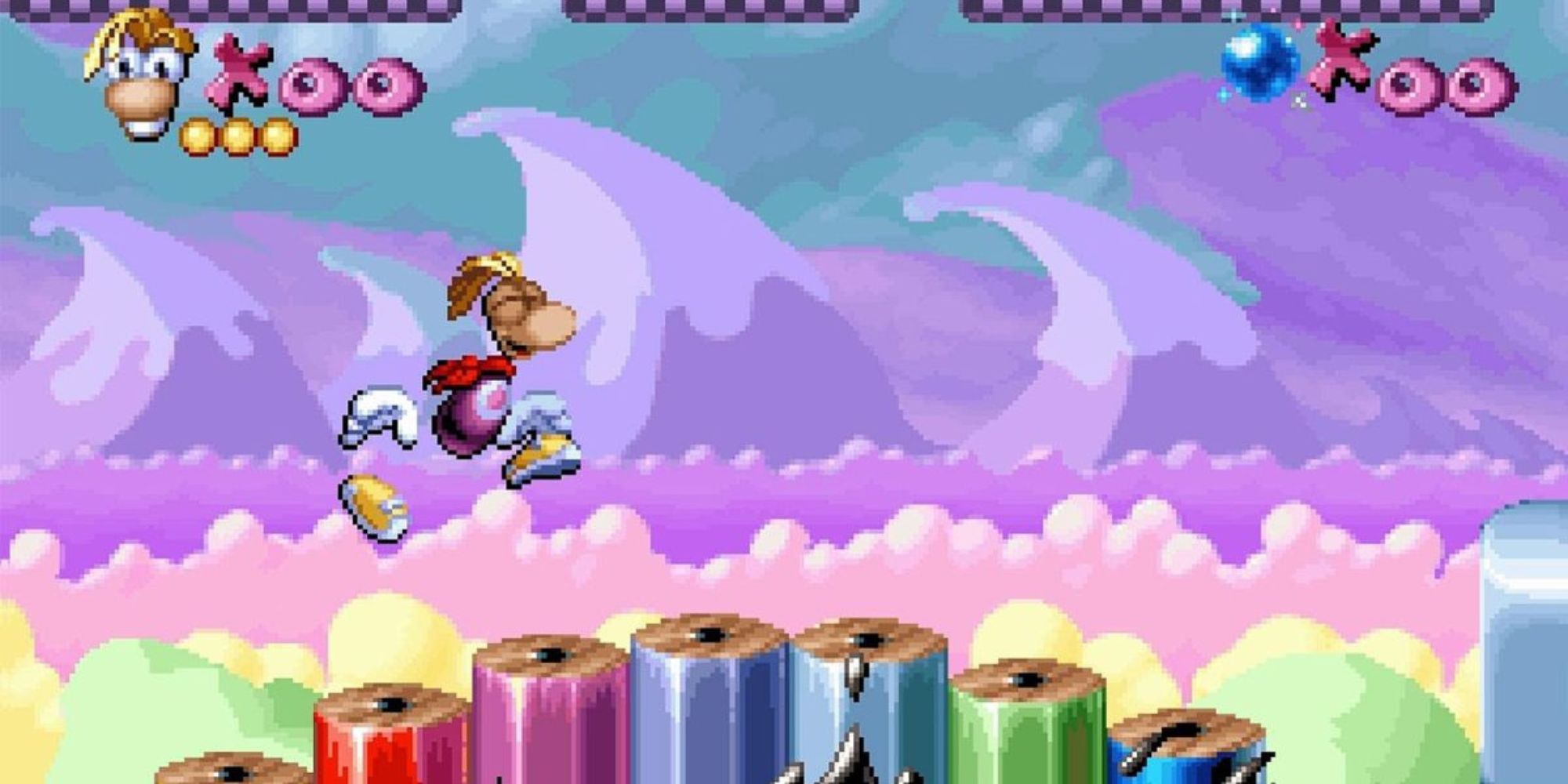The width and height of the screenshot is (1568, 784).
Task: Select the first golden orb under Rayman's head
Action: [x=196, y=135]
